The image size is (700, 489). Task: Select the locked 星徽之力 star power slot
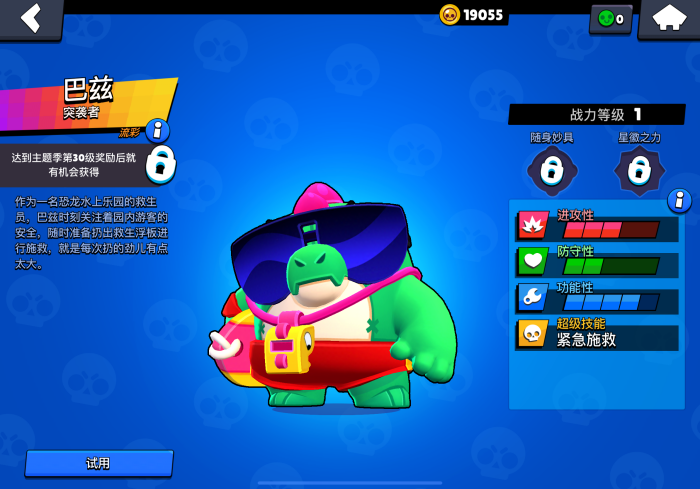pyautogui.click(x=639, y=170)
